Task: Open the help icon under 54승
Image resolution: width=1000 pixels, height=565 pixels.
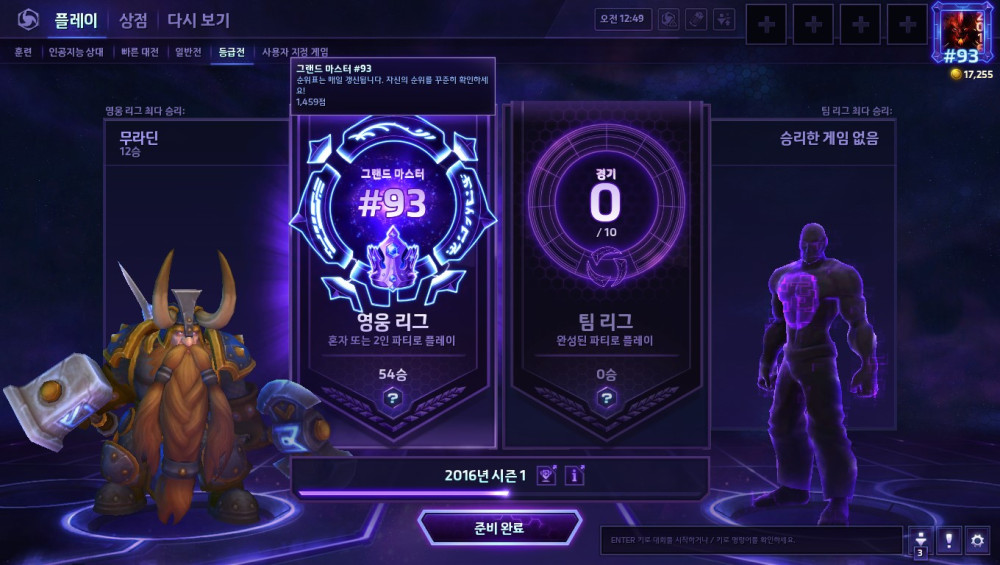Action: [393, 398]
